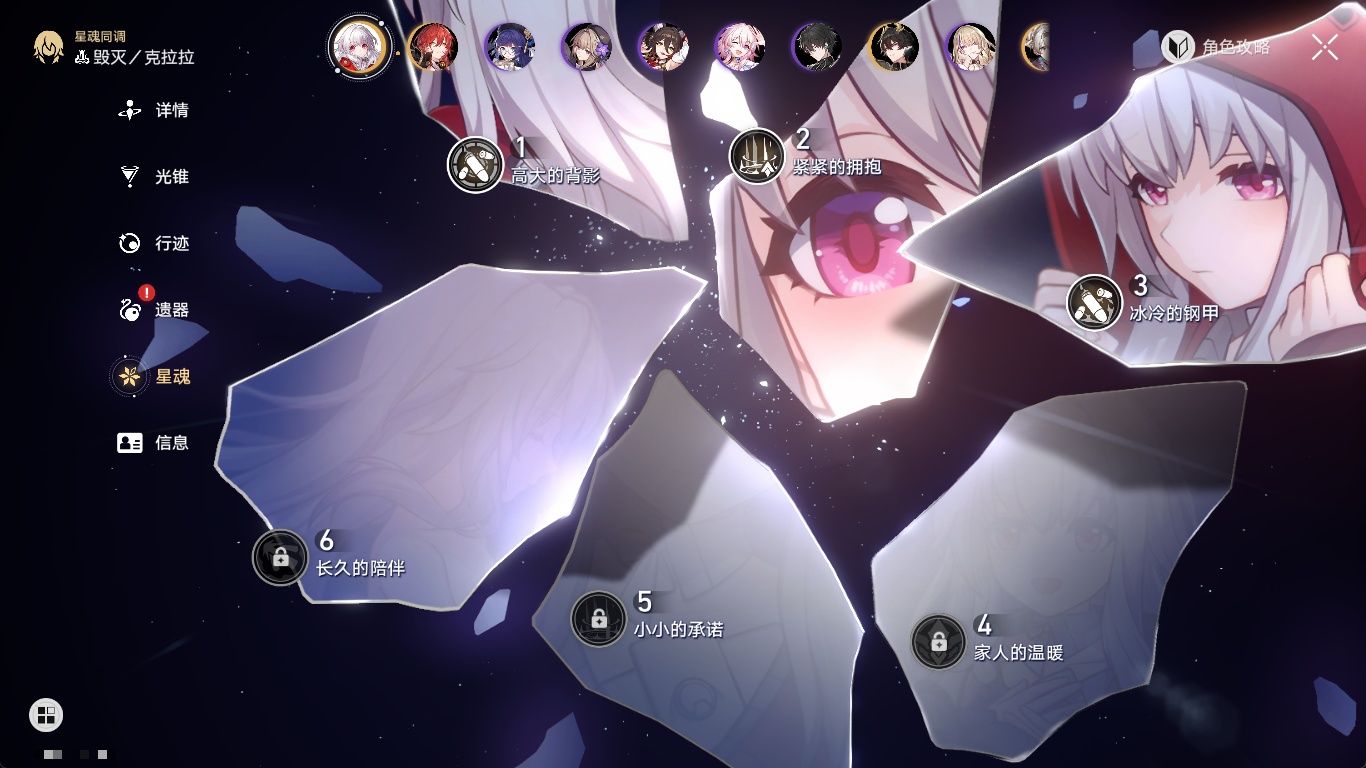Select eidolon 2 紧紧的拥抱
Viewport: 1366px width, 768px height.
coord(757,156)
